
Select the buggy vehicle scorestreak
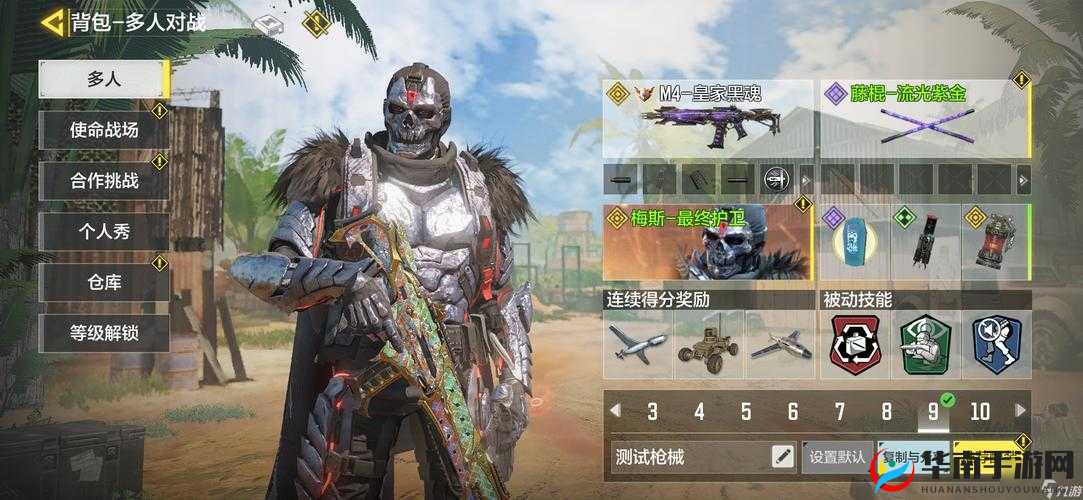coord(707,344)
